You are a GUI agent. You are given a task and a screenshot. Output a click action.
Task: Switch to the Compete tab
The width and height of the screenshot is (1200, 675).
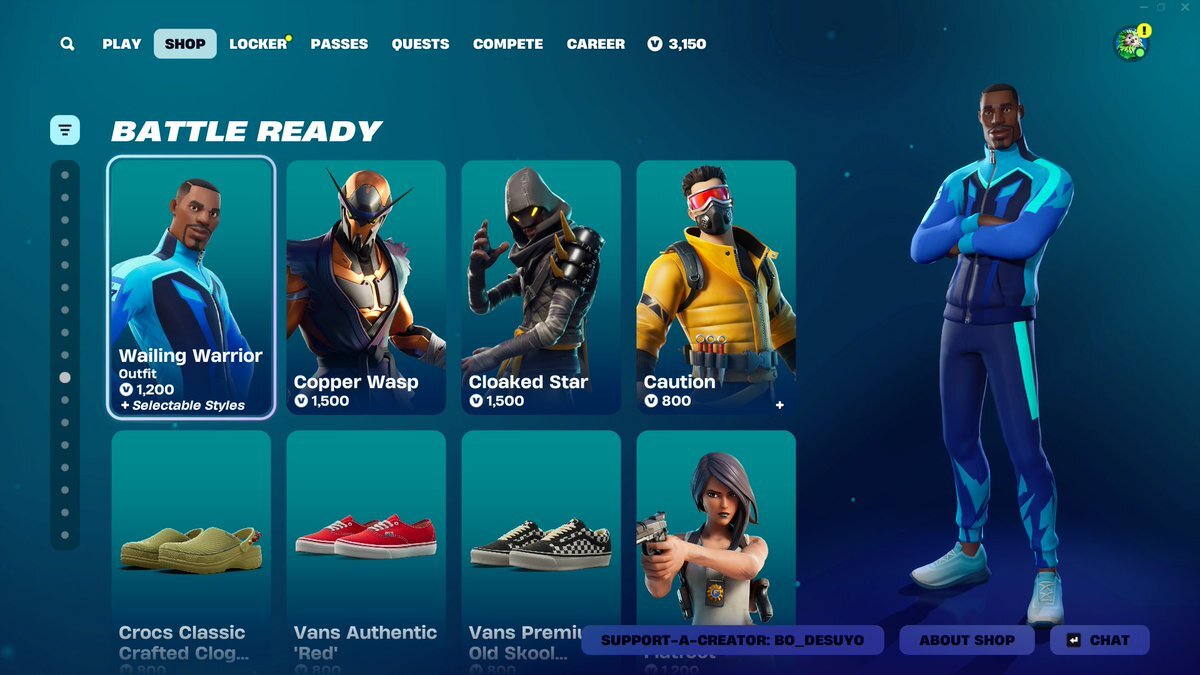pos(508,44)
